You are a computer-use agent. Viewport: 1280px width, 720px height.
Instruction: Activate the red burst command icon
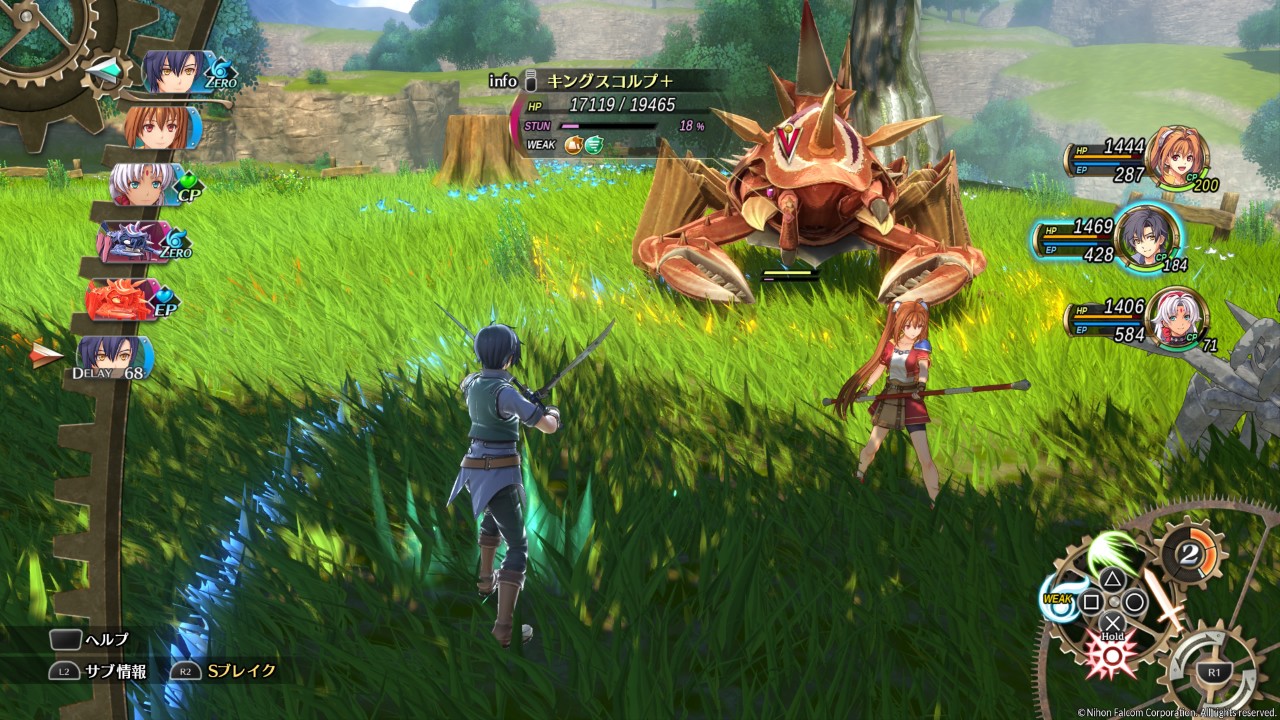[x=1111, y=655]
